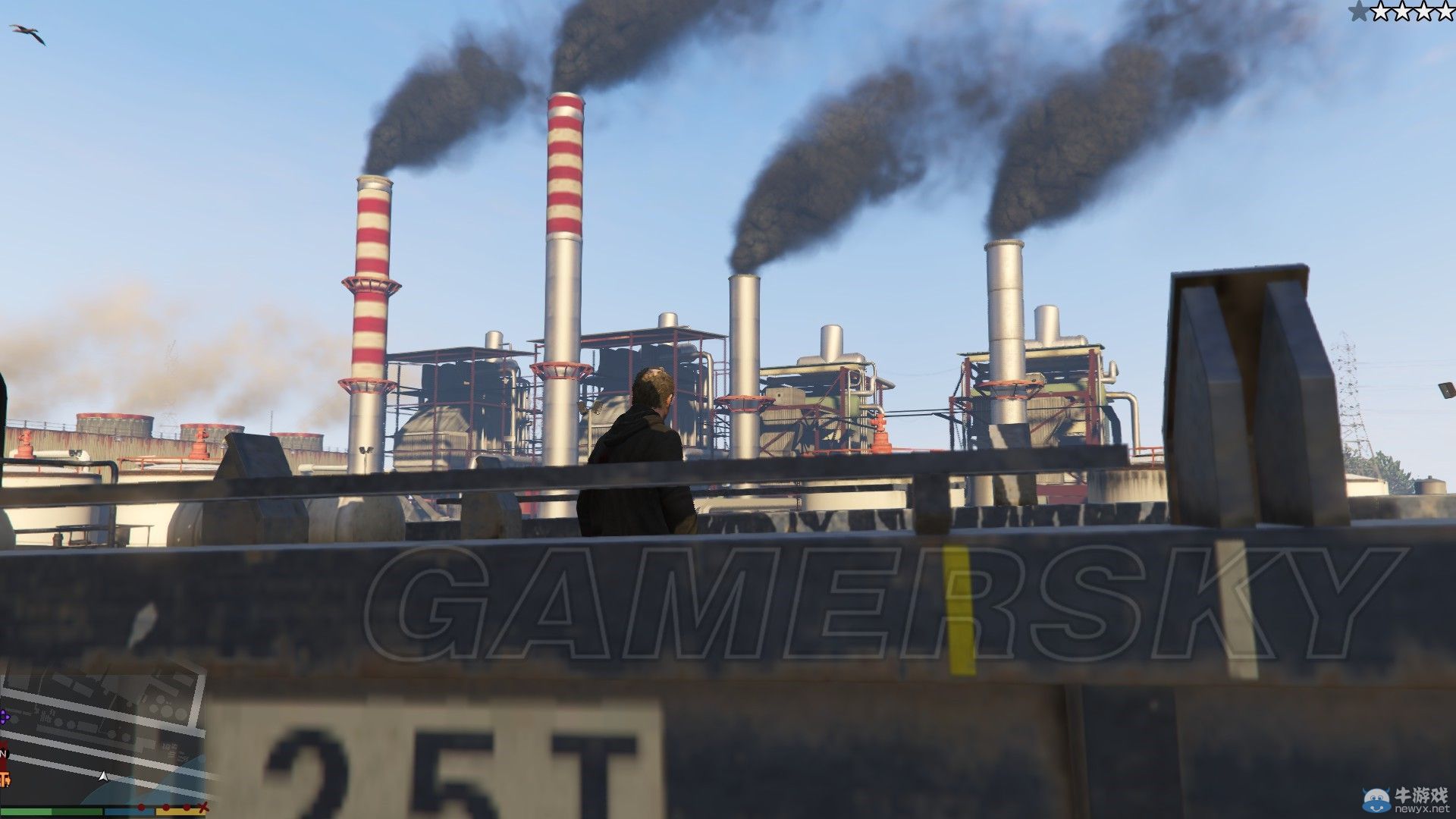Screen dimensions: 1456x819
Task: Select the white player arrow on the minimap
Action: (103, 776)
